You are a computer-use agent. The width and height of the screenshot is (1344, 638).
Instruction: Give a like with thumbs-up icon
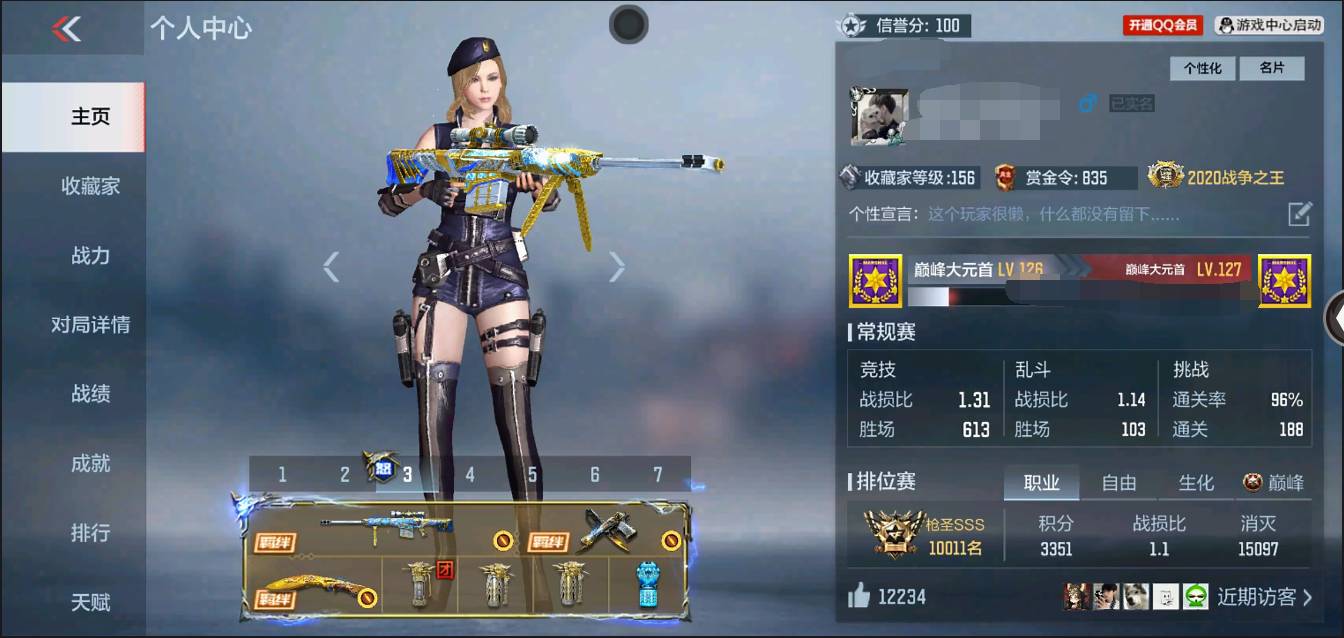pyautogui.click(x=859, y=597)
